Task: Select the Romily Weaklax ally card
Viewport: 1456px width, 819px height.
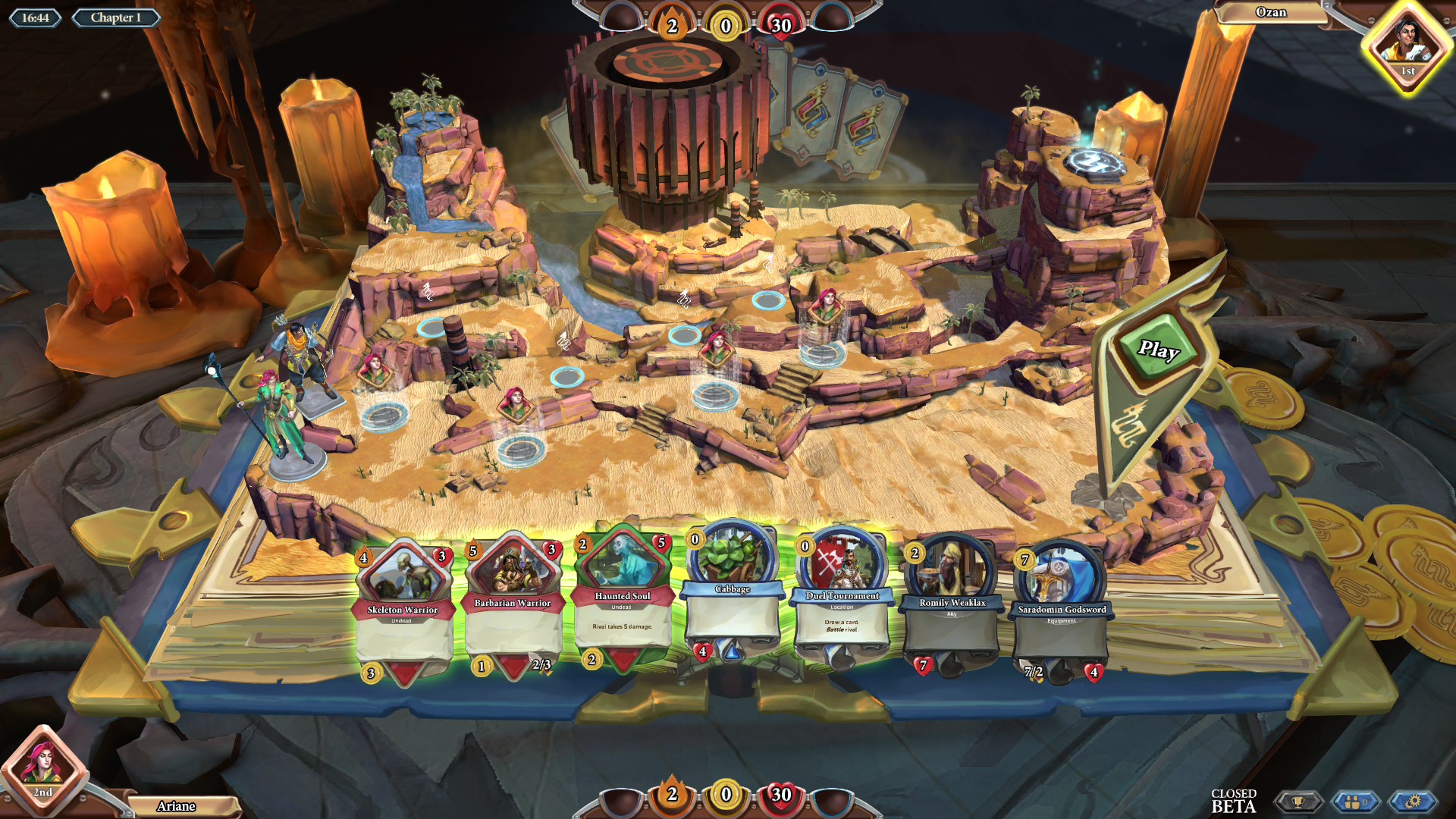Action: point(952,607)
